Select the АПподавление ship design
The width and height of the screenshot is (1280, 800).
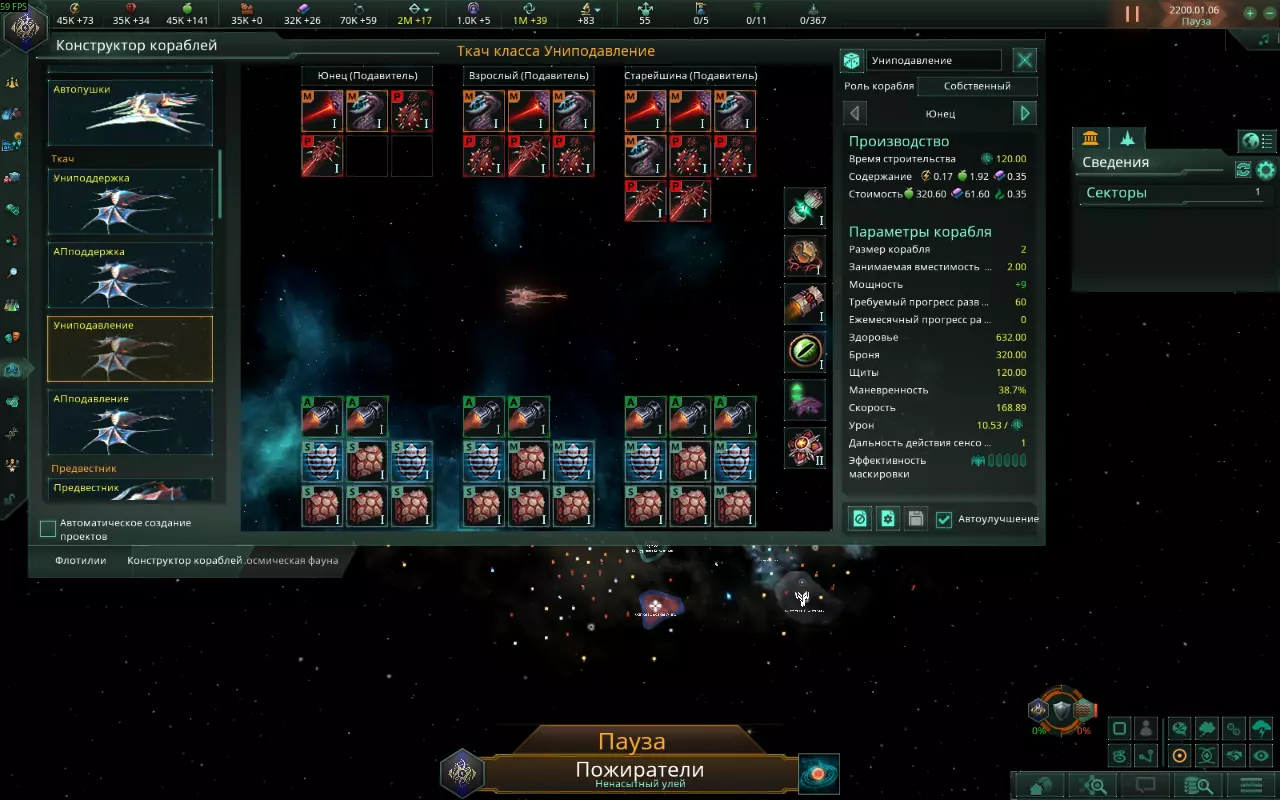130,422
